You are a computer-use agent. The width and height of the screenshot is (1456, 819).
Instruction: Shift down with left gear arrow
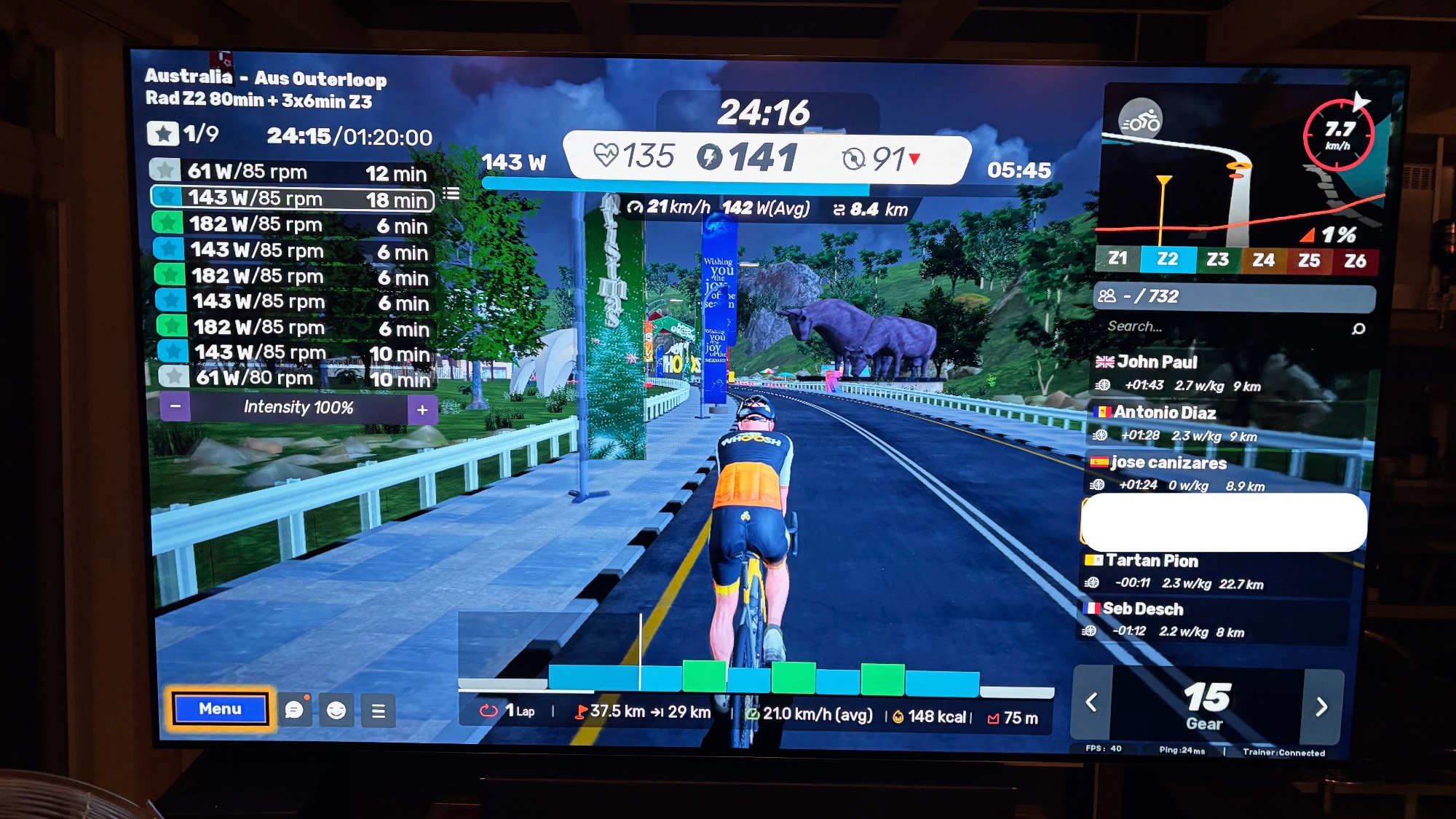(1091, 703)
